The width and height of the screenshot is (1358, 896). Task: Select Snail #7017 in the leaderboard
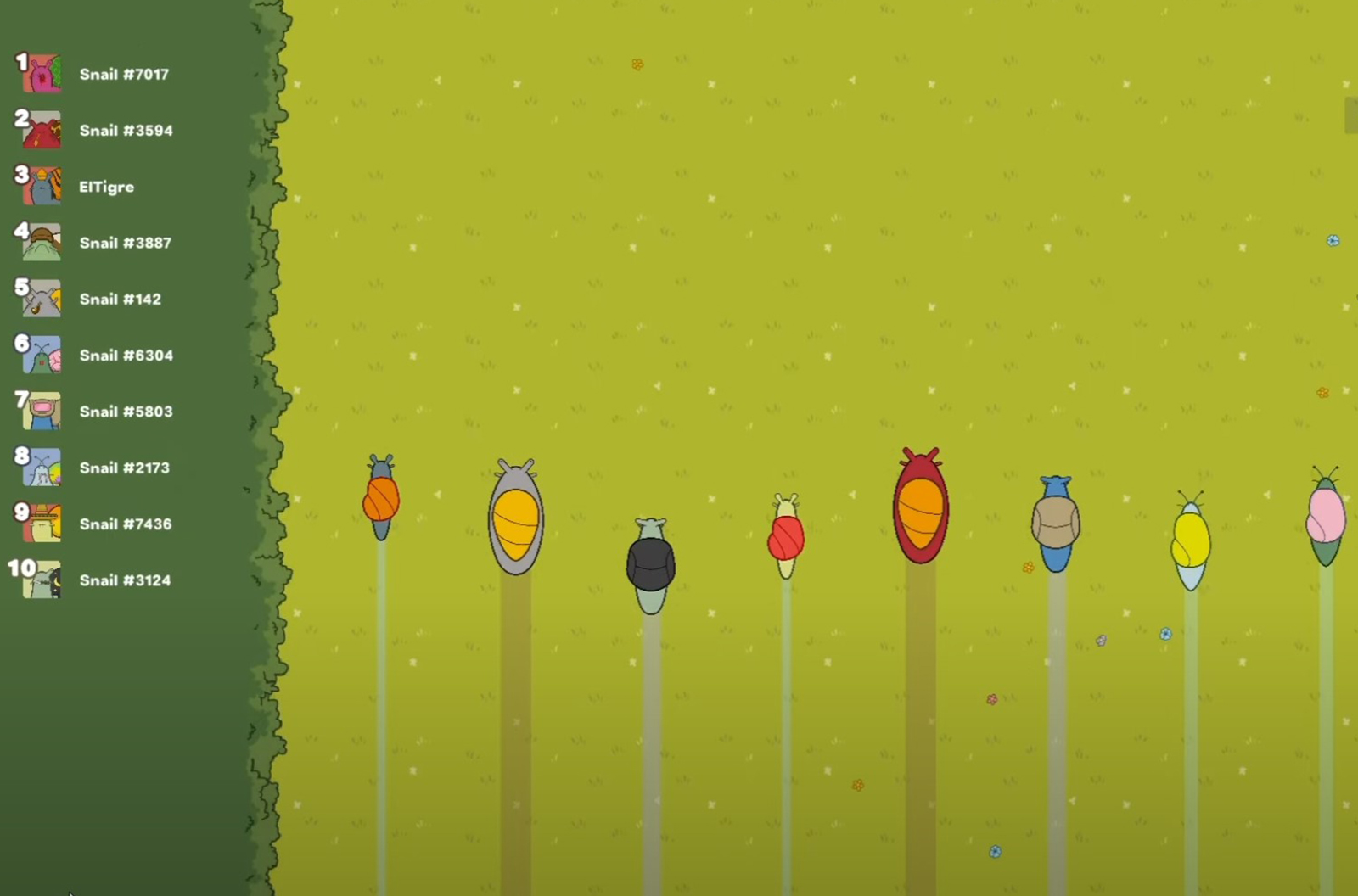[x=123, y=75]
